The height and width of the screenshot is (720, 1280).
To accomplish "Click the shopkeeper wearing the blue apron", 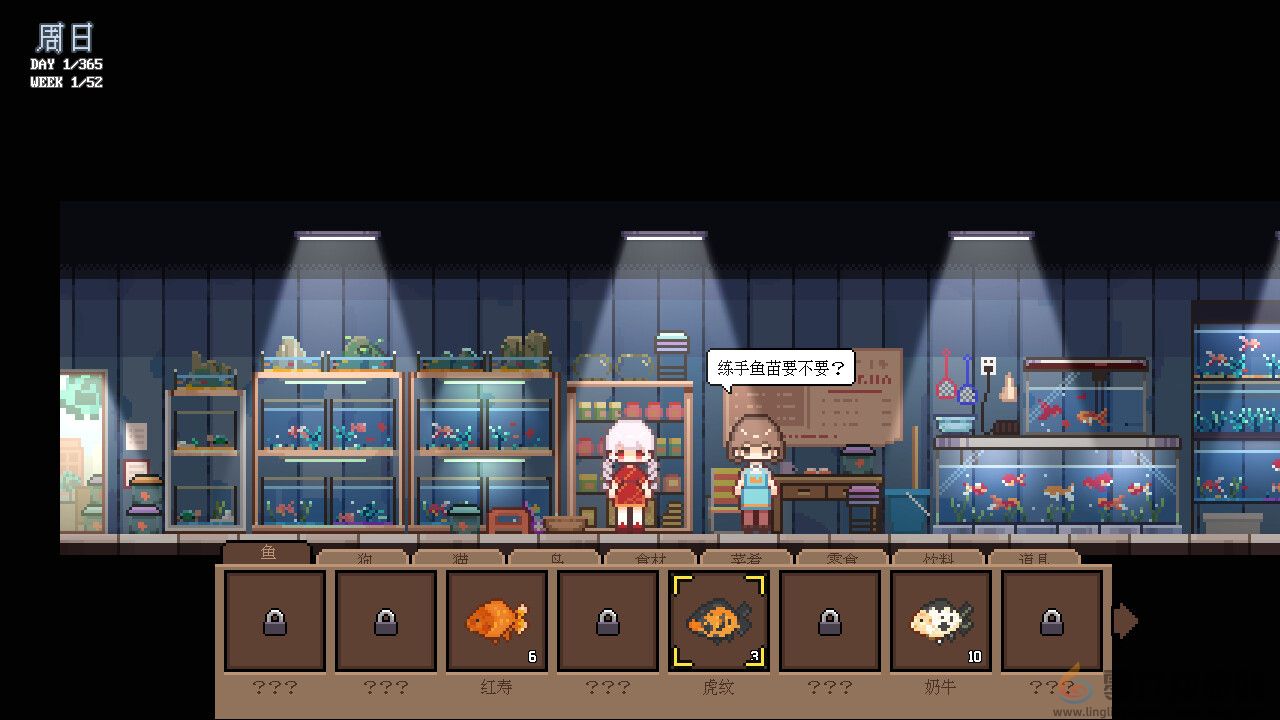I will [x=755, y=470].
